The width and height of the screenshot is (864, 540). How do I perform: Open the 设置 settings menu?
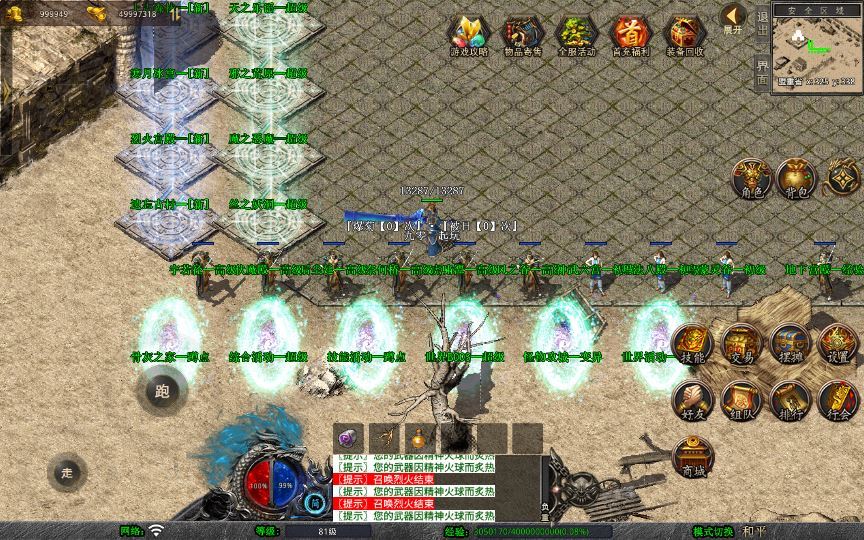[838, 345]
